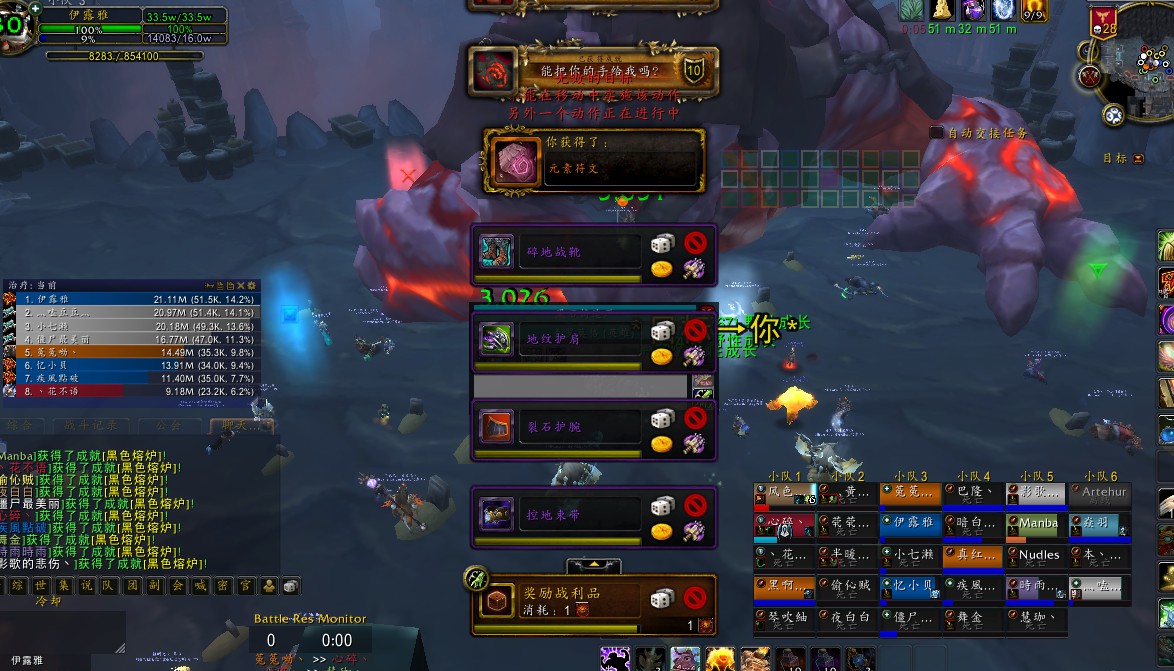The width and height of the screenshot is (1174, 671).
Task: Roll Need on 碎地战靴
Action: pos(662,244)
